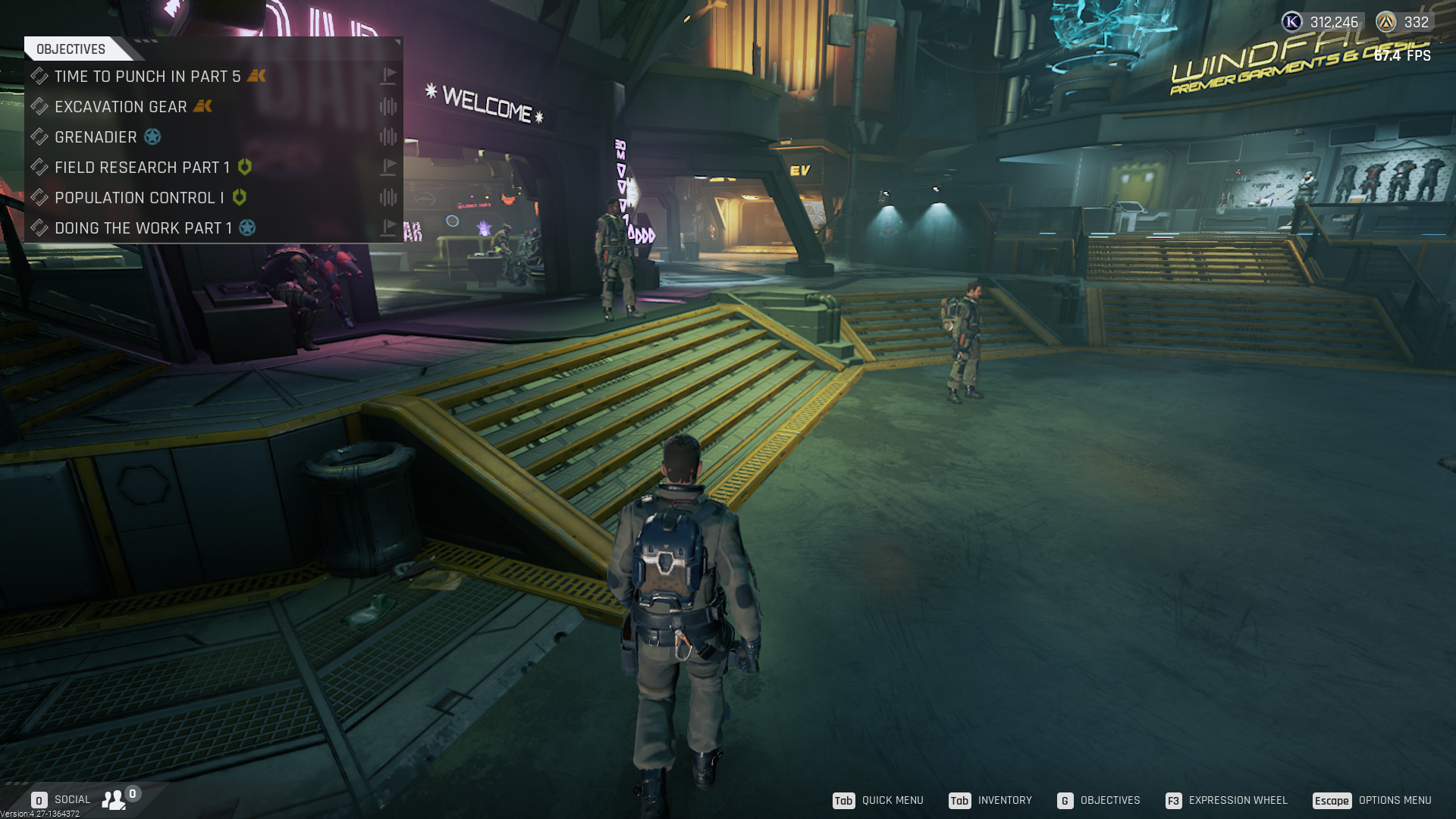This screenshot has width=1456, height=819.
Task: Select the Population Control I objective
Action: (x=139, y=198)
